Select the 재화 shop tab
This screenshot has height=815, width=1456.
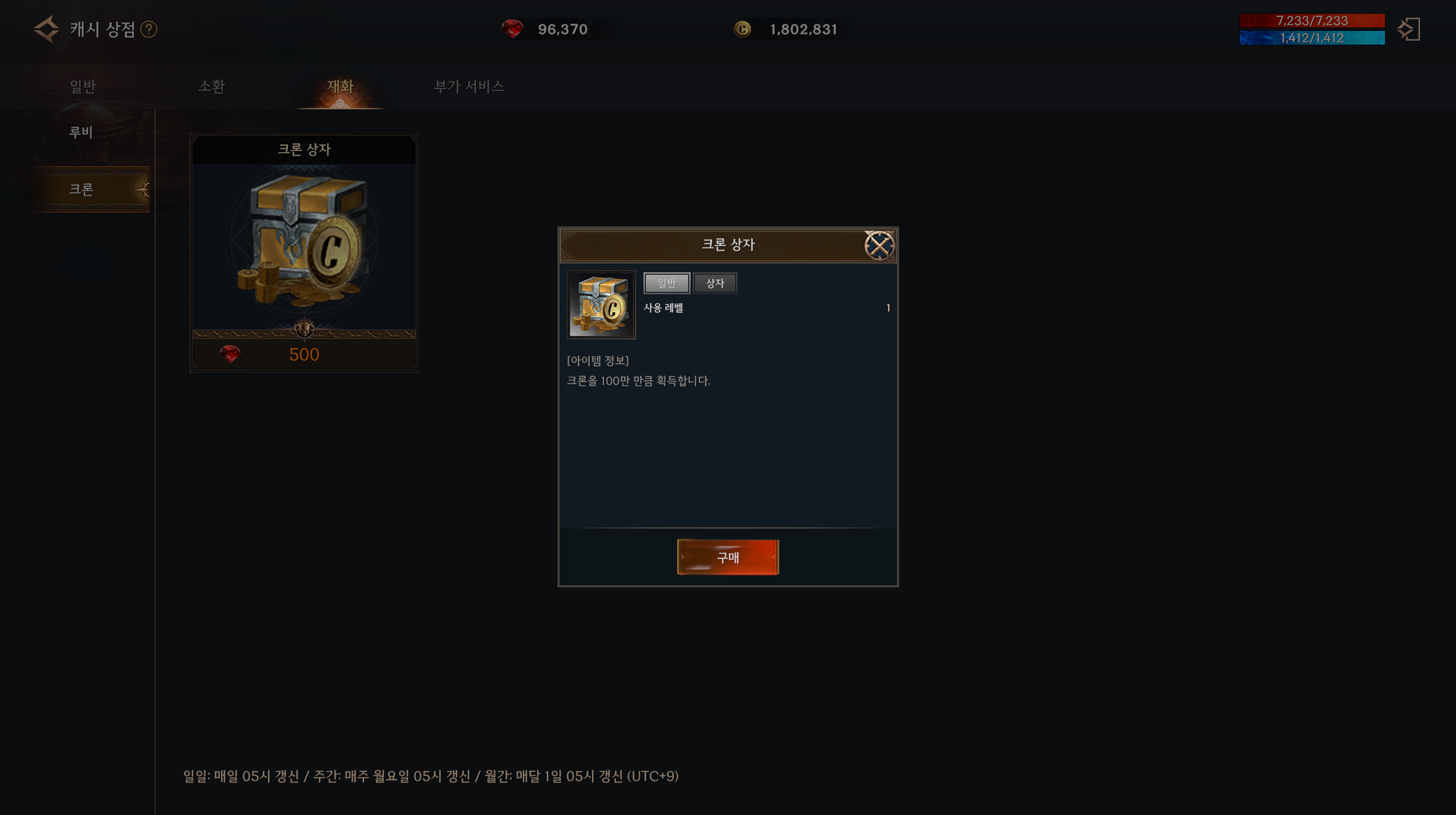(x=340, y=86)
